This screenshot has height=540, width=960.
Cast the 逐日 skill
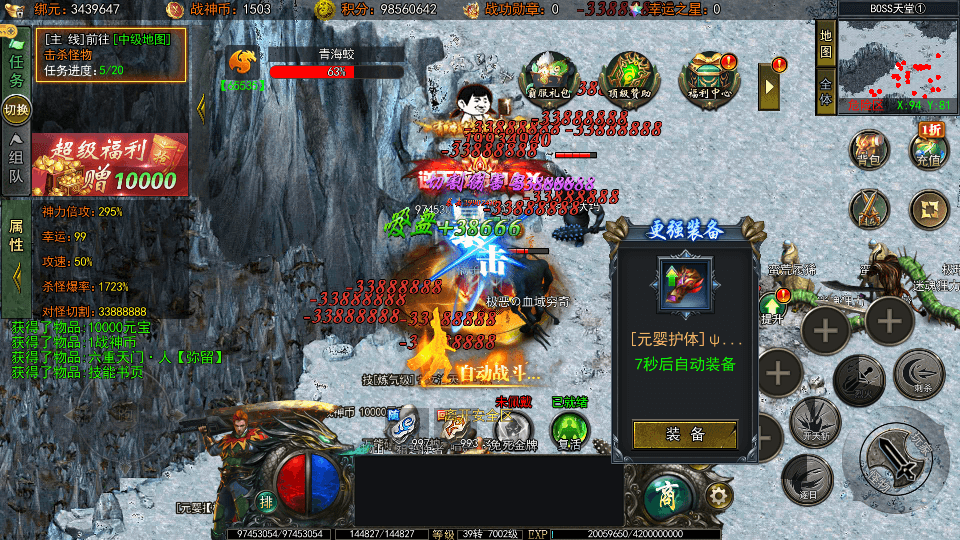[806, 479]
